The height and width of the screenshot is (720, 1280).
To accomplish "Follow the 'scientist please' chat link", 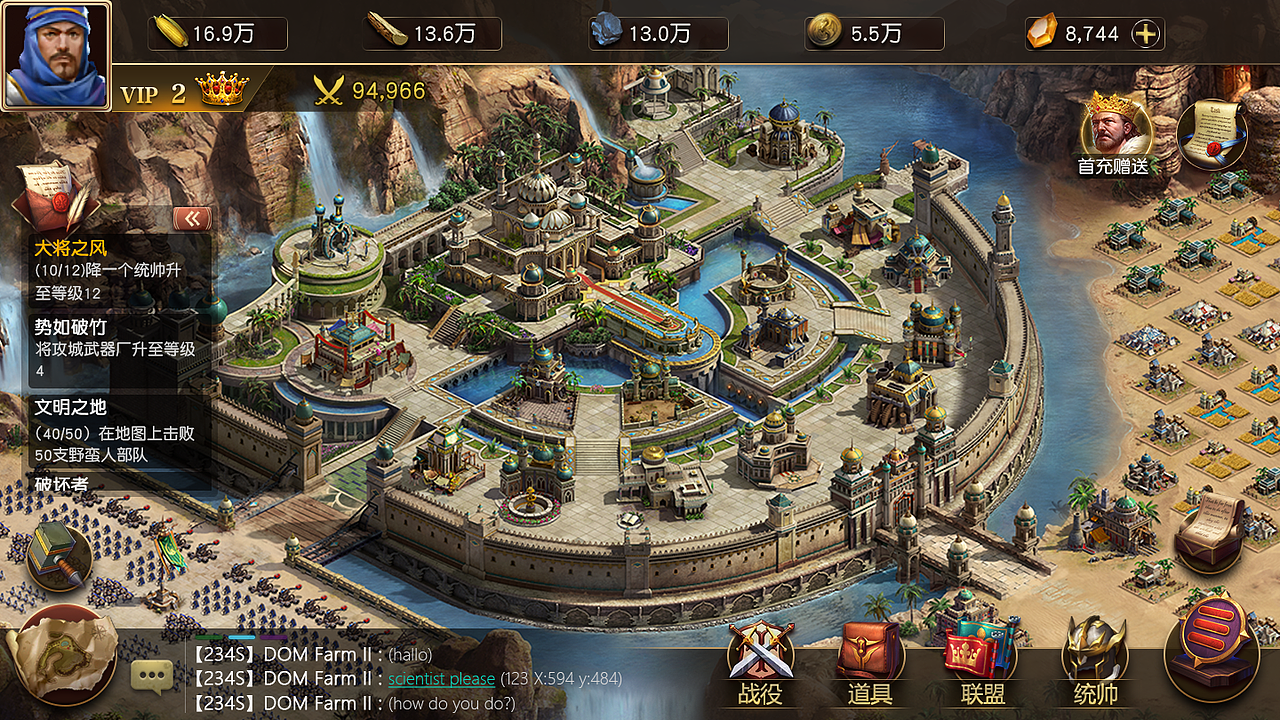I will point(441,679).
